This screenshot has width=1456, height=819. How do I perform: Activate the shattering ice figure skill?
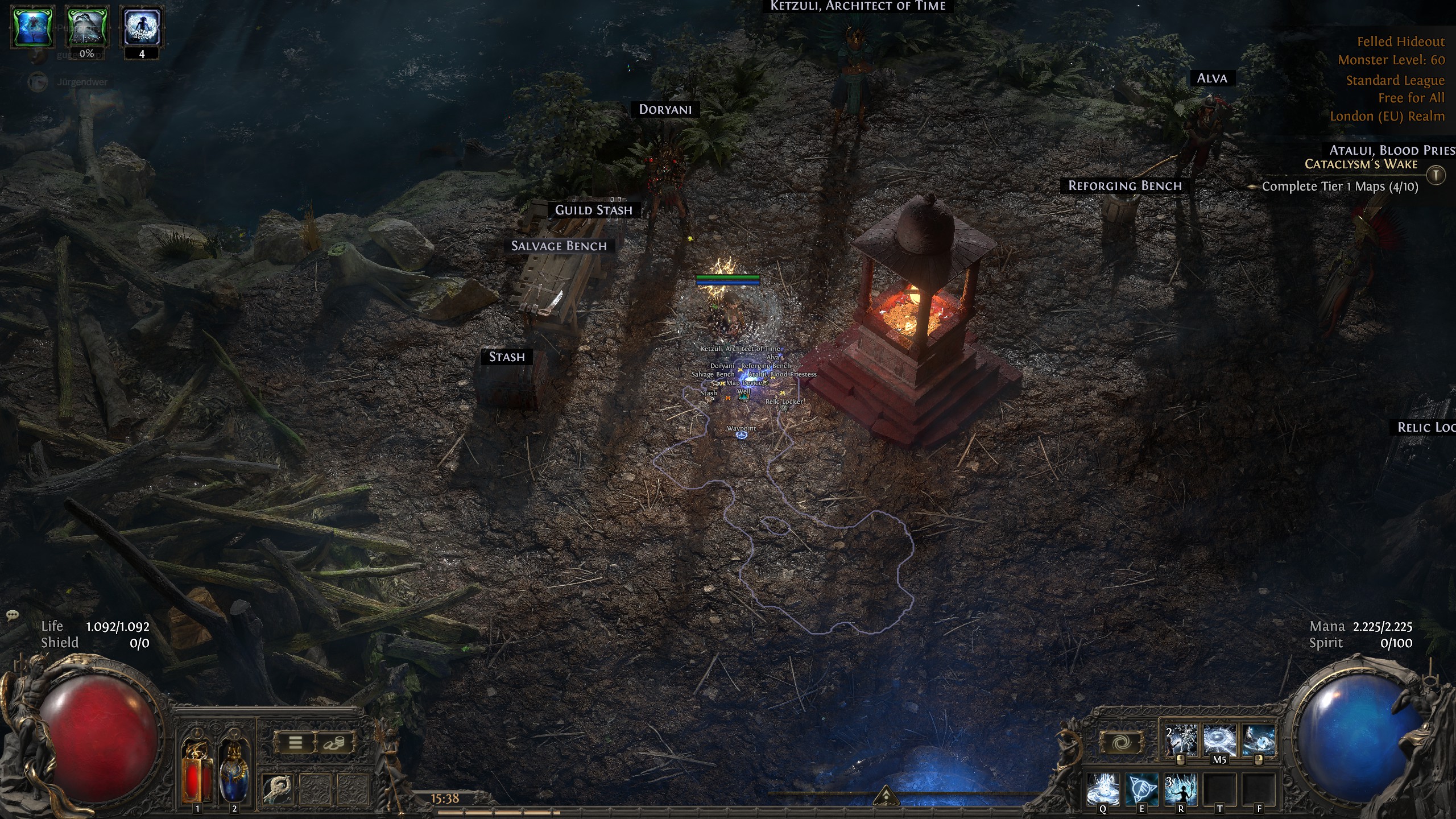click(1181, 741)
